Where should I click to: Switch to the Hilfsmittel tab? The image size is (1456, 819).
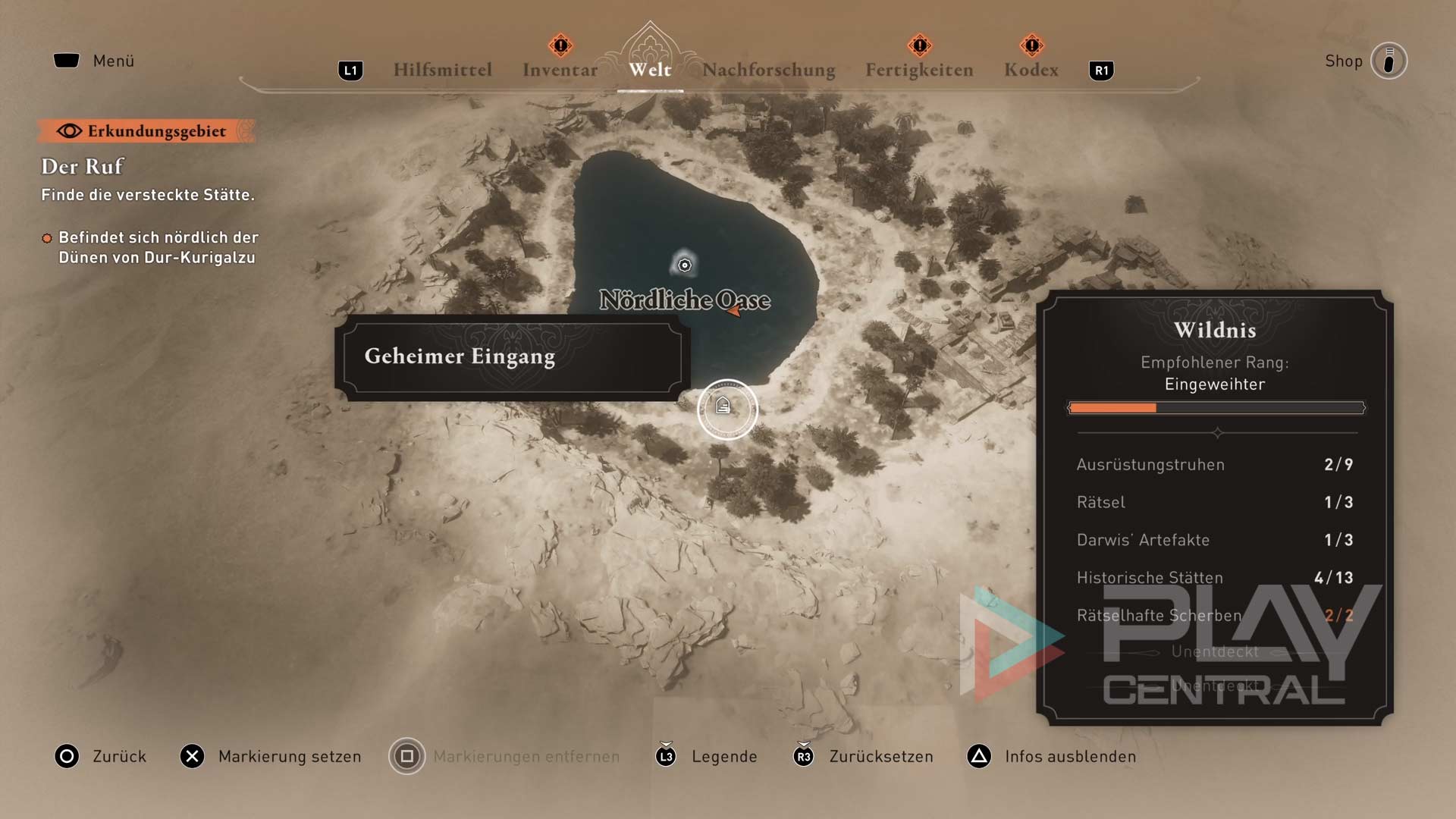(442, 70)
